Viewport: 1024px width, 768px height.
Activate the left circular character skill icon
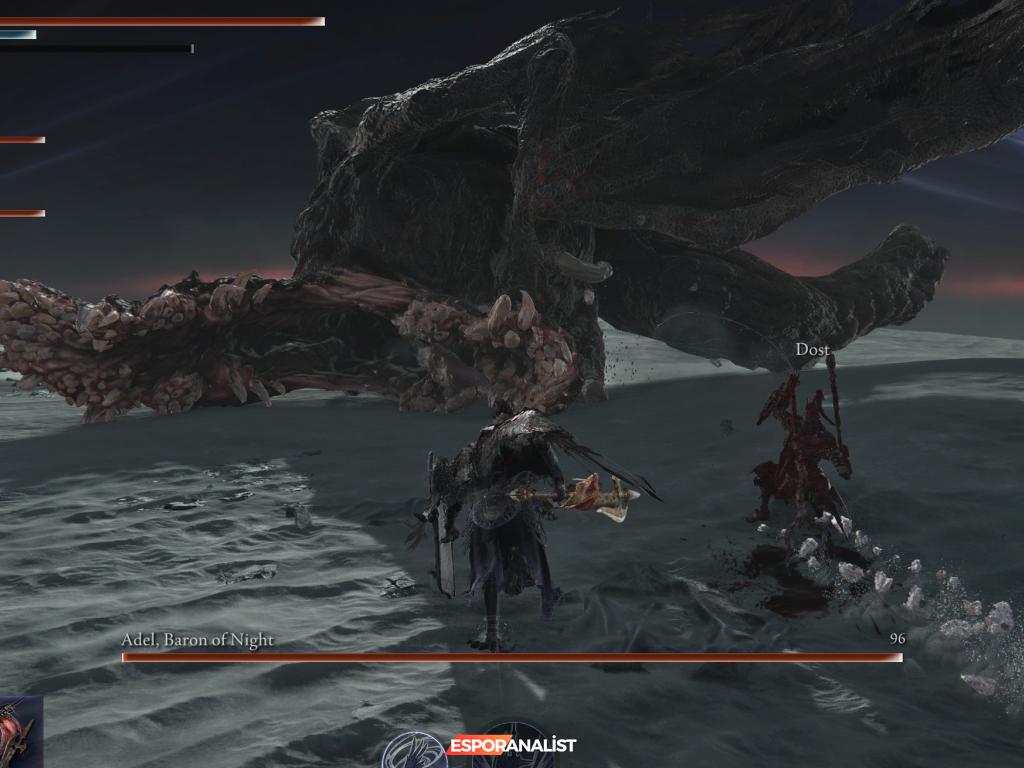pyautogui.click(x=414, y=752)
